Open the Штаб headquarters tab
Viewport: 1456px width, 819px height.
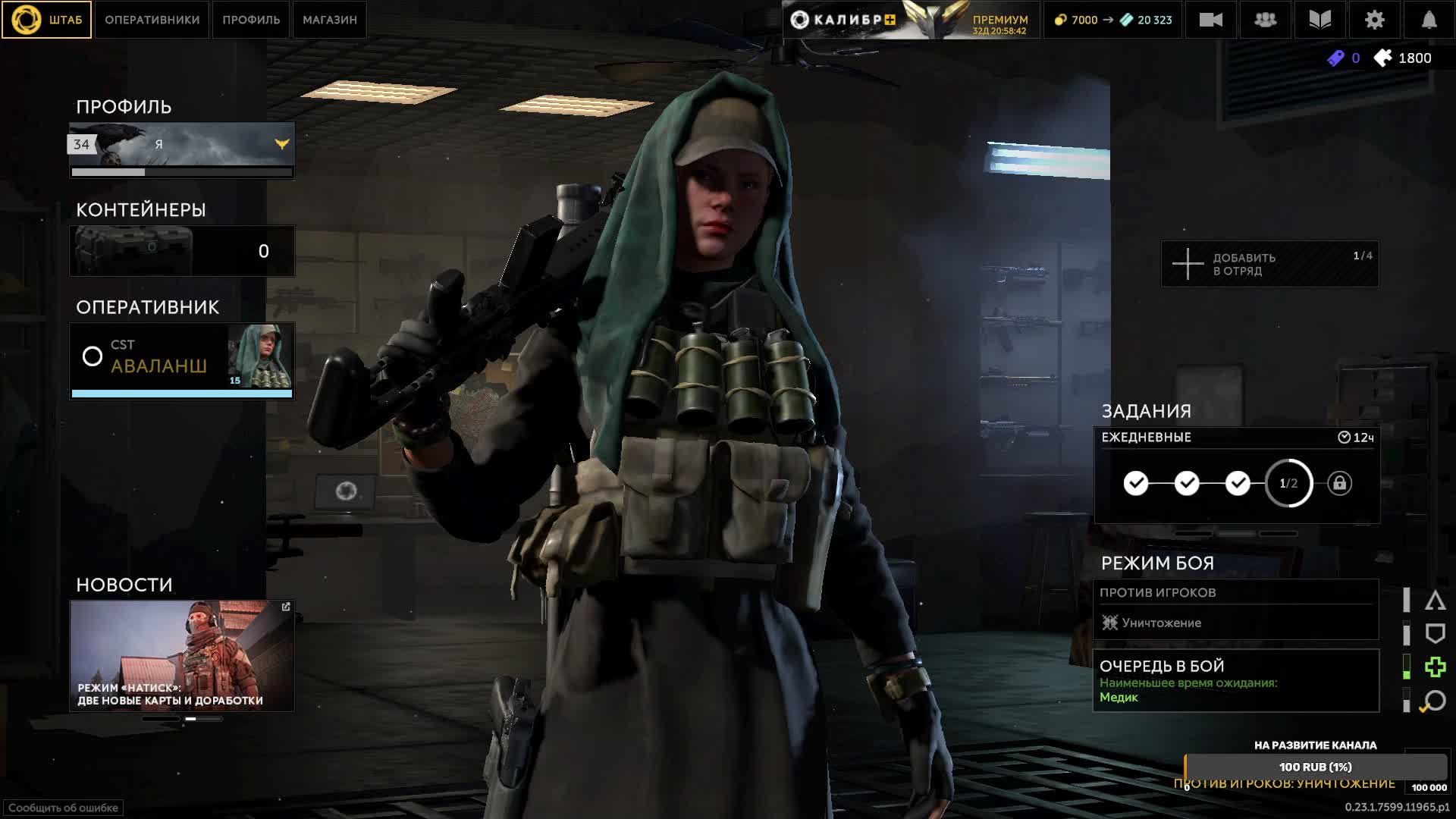(x=47, y=20)
